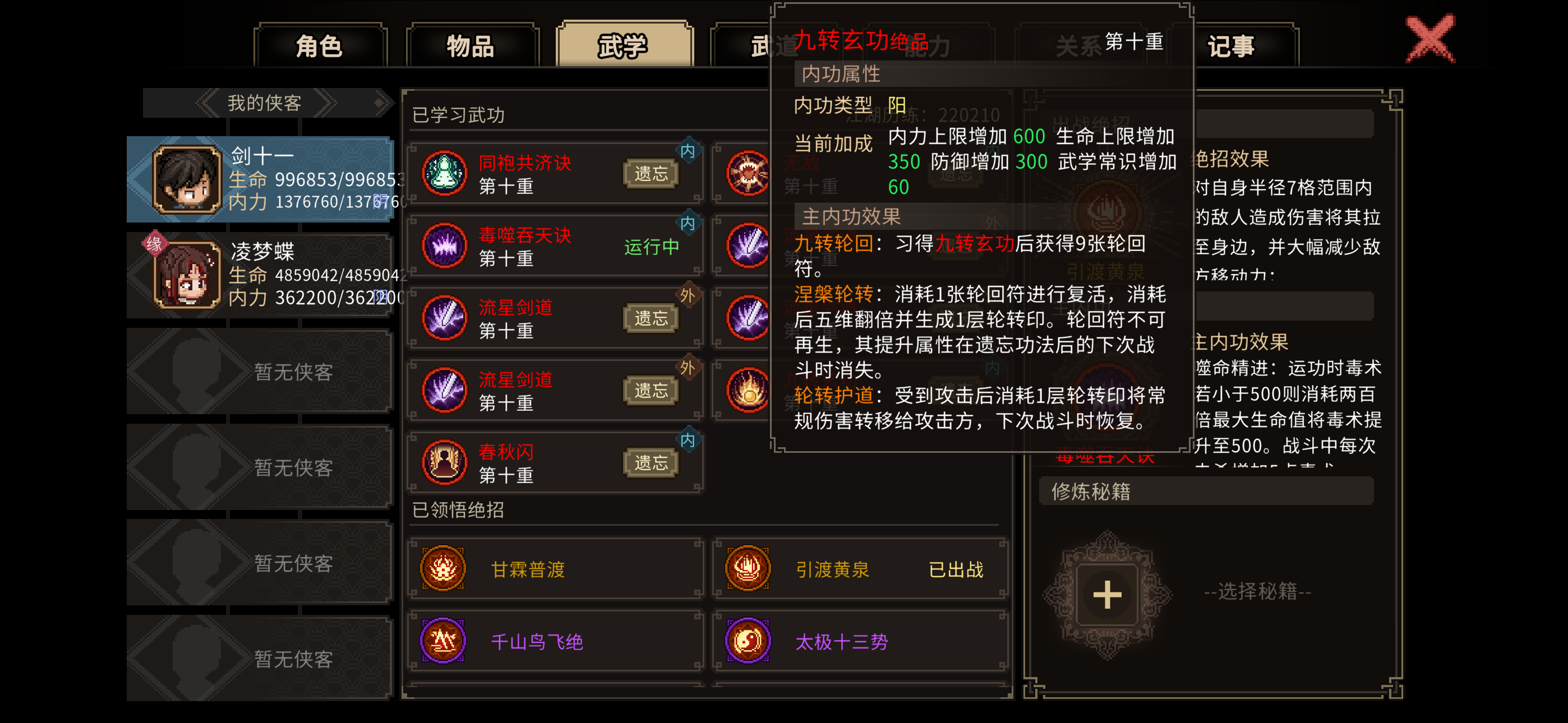This screenshot has width=1568, height=723.
Task: Select the 同袍共济诀 skill icon
Action: [x=443, y=172]
